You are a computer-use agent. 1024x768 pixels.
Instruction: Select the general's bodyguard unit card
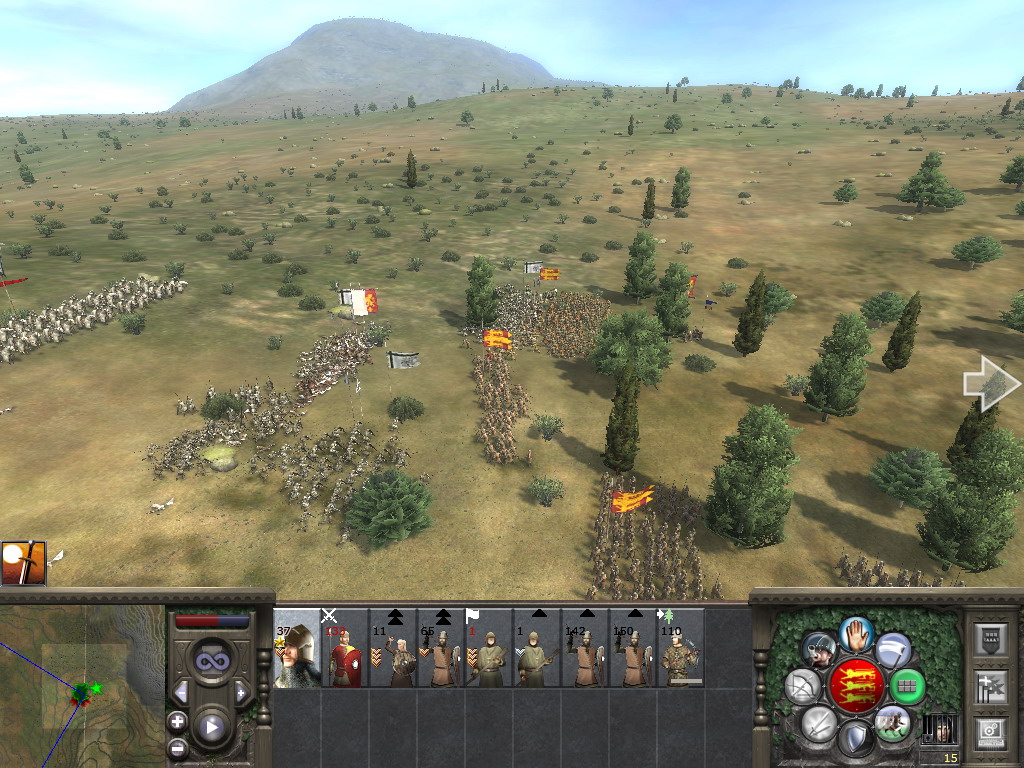(x=296, y=648)
